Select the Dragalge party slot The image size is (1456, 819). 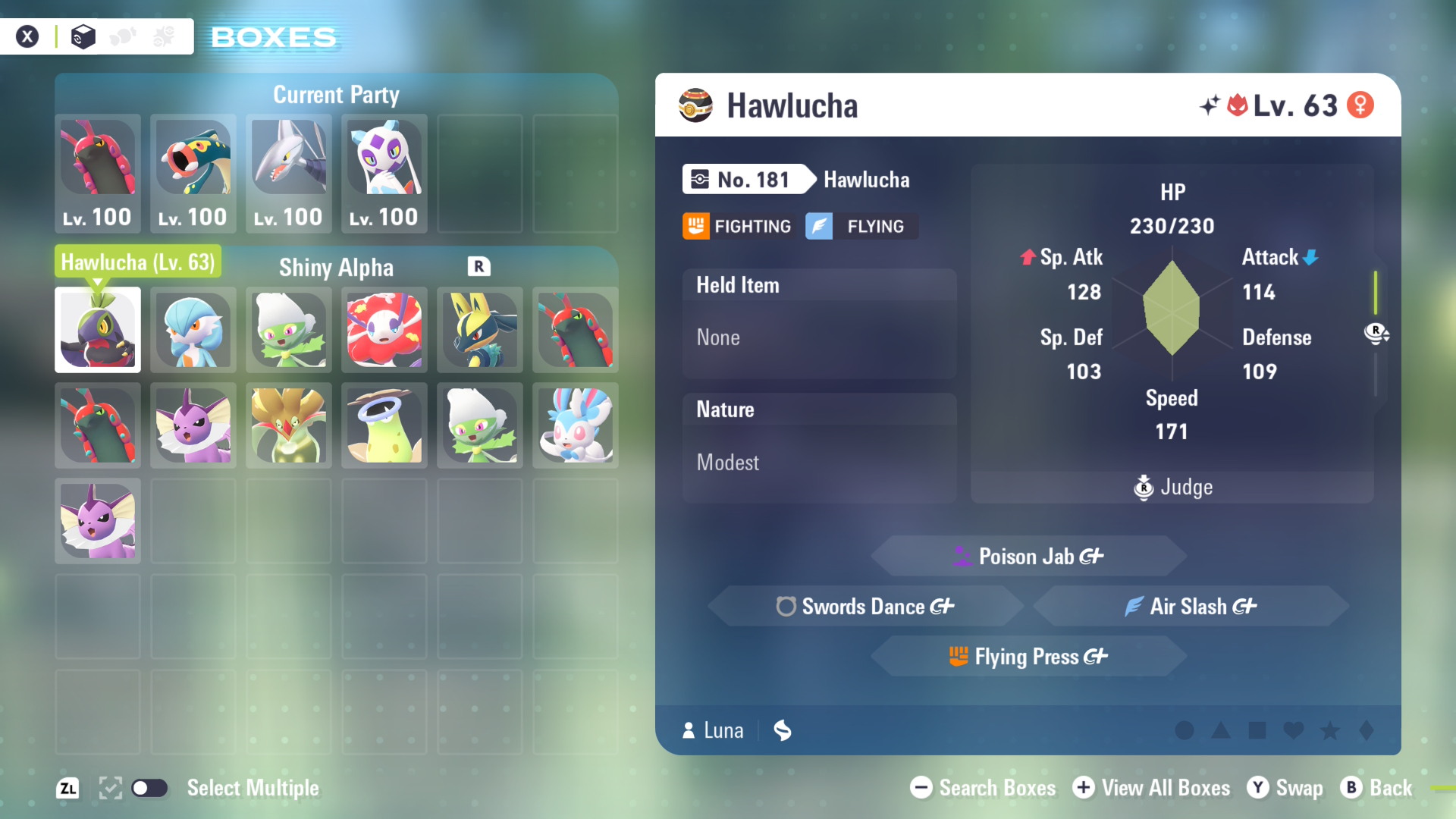pyautogui.click(x=193, y=173)
